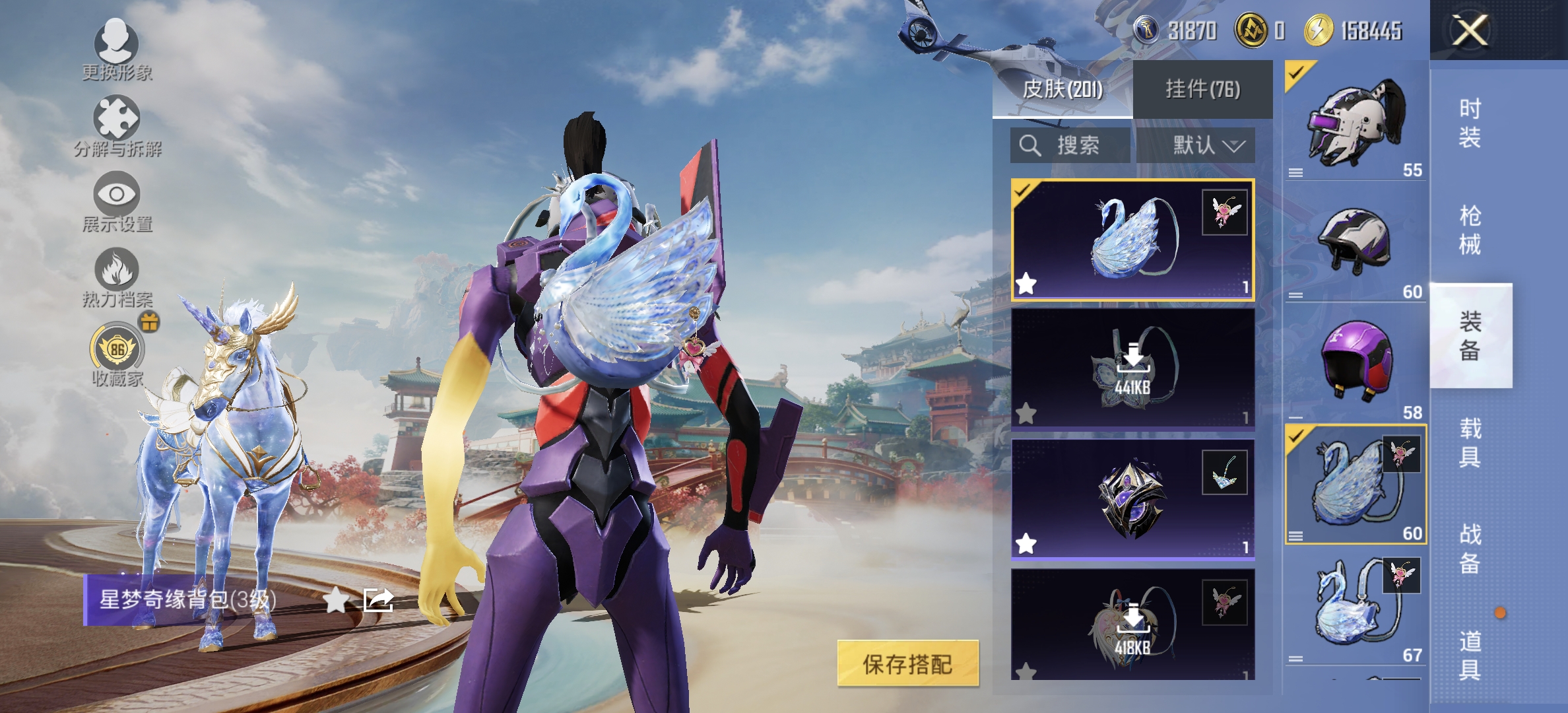The height and width of the screenshot is (713, 1568).
Task: Download the 441KB backpack skin
Action: pyautogui.click(x=1132, y=368)
